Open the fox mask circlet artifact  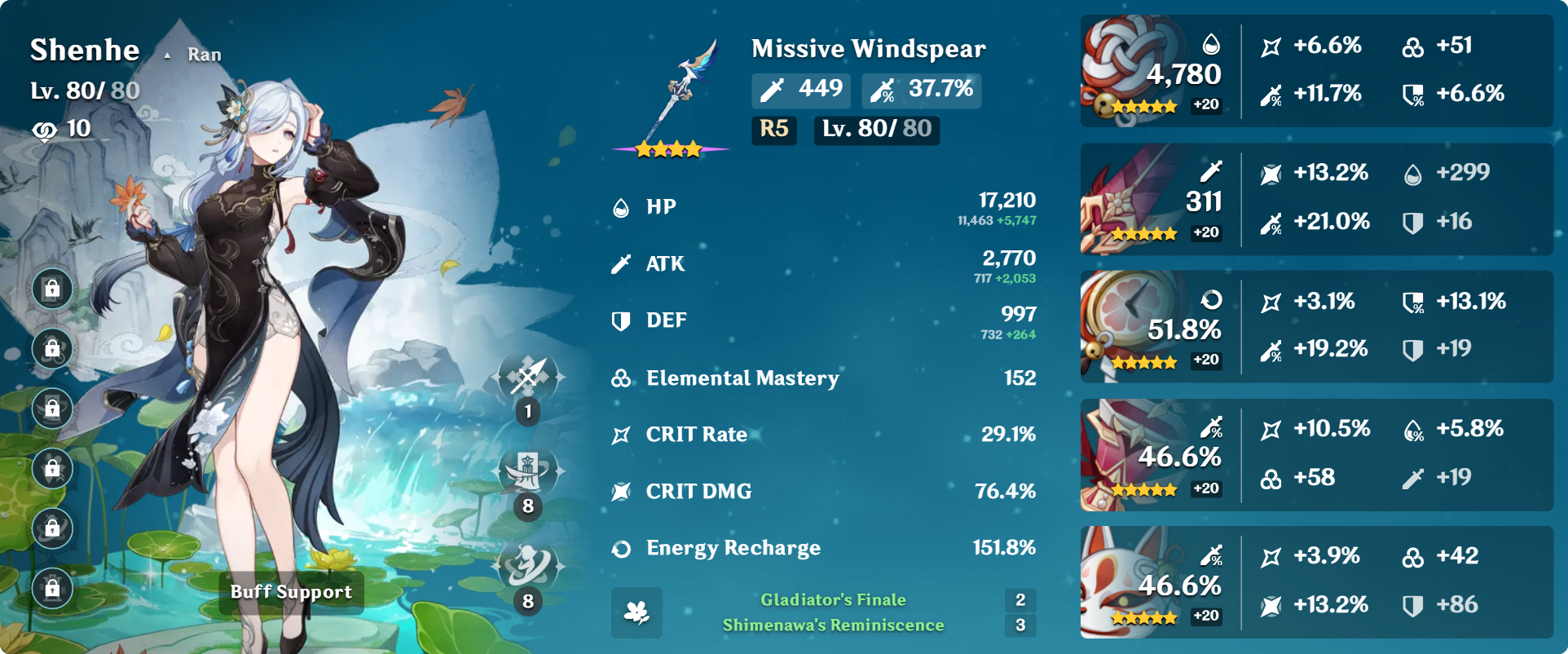pyautogui.click(x=1129, y=581)
